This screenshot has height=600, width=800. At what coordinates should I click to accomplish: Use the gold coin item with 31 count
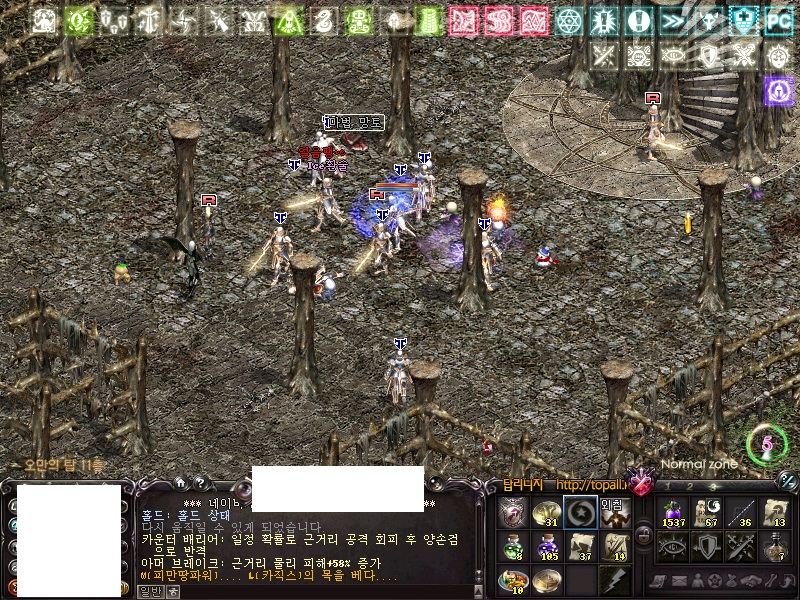(x=546, y=512)
